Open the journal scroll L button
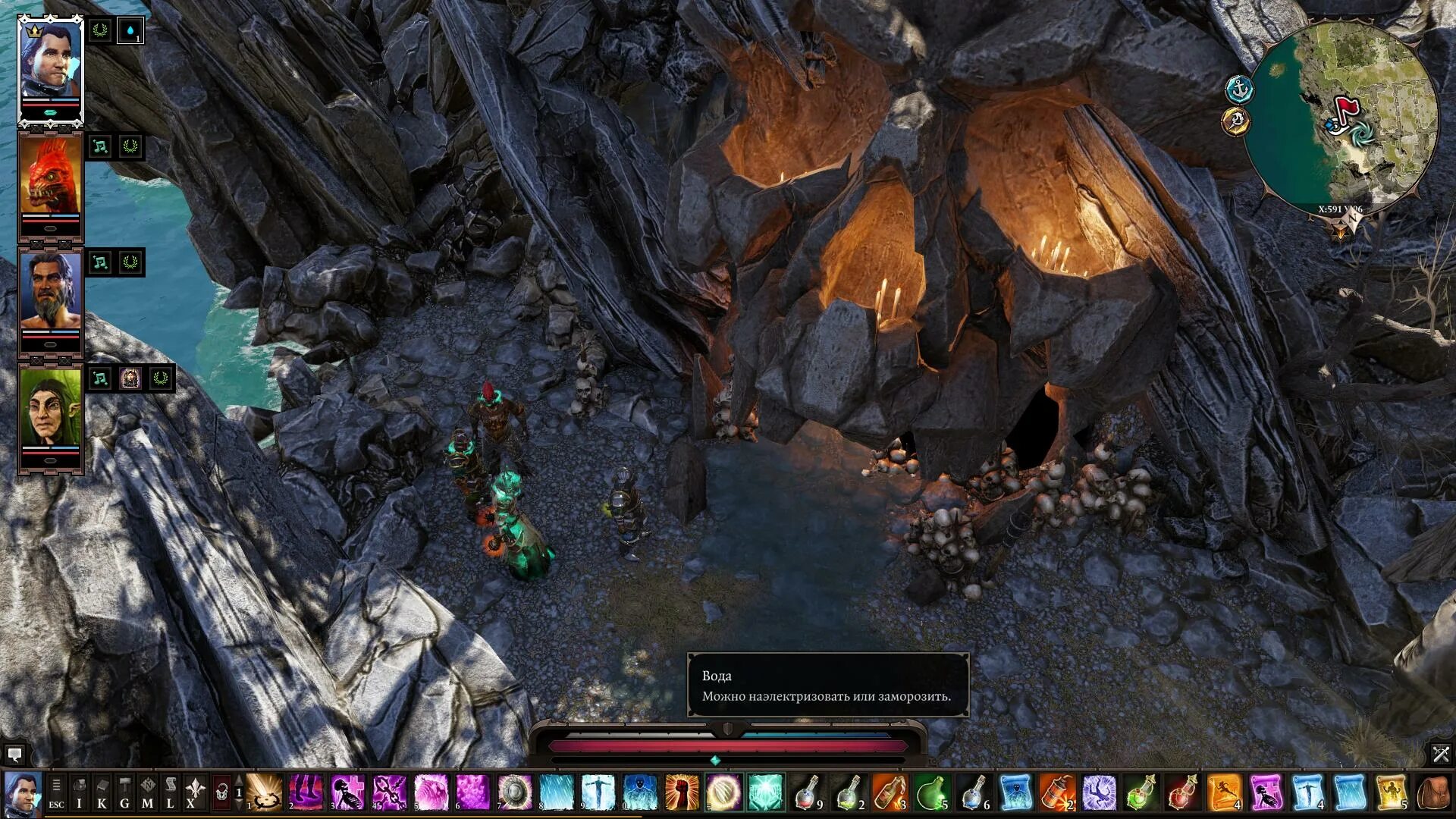The height and width of the screenshot is (819, 1456). 170,792
